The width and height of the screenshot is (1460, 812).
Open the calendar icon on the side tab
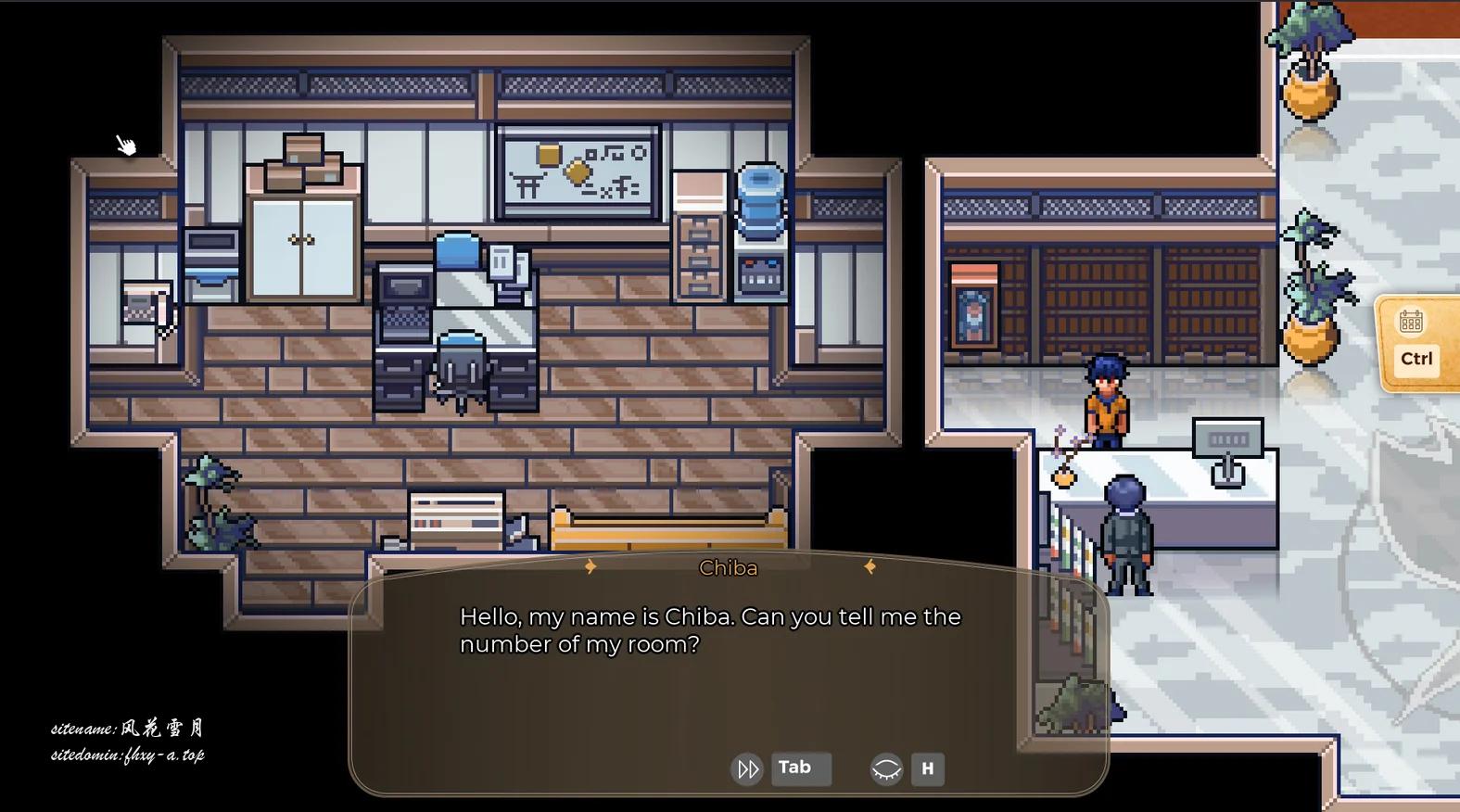click(x=1411, y=322)
